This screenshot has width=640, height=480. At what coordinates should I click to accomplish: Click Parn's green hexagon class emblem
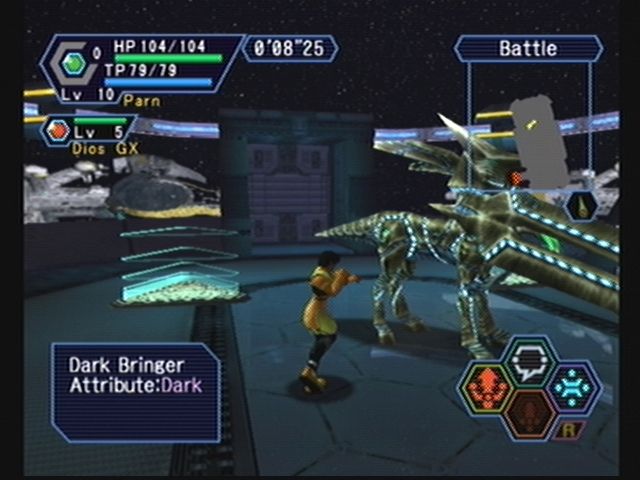74,64
